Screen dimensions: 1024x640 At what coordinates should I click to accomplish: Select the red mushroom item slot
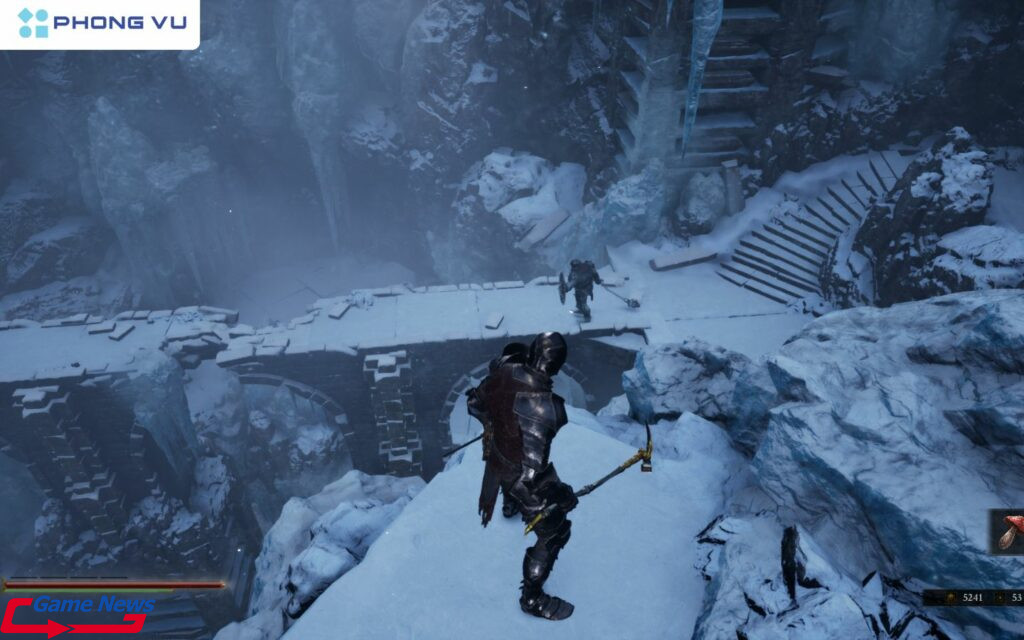click(x=1009, y=532)
